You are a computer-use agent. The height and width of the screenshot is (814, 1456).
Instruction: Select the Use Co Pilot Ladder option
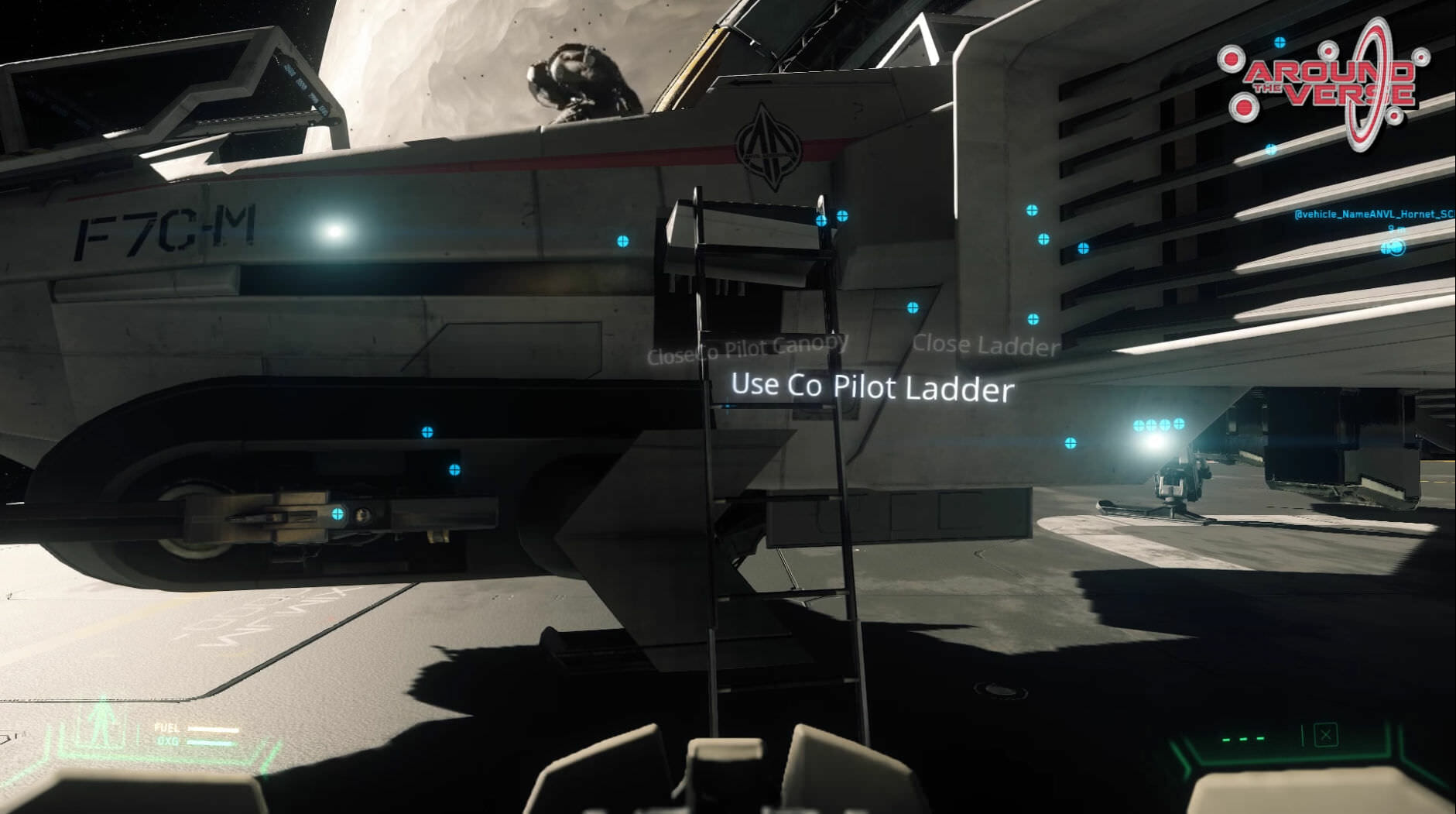pyautogui.click(x=872, y=386)
